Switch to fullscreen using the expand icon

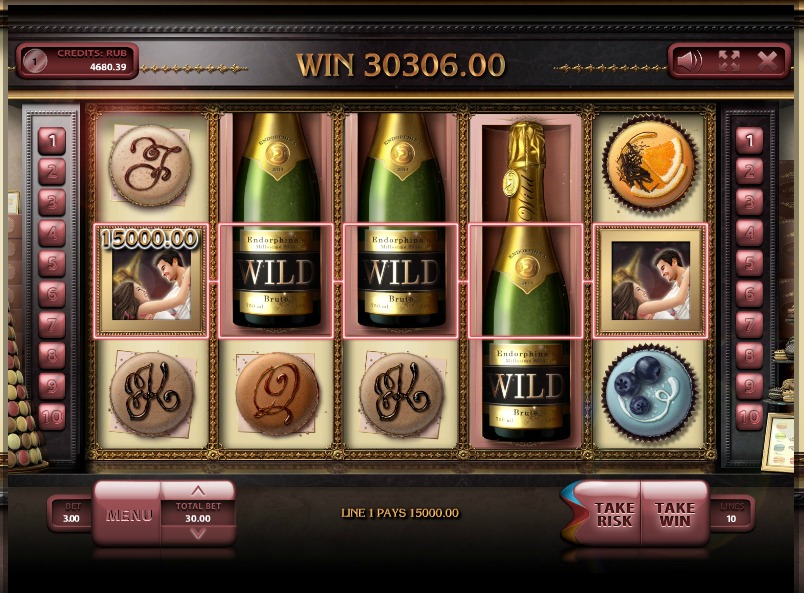[x=729, y=61]
